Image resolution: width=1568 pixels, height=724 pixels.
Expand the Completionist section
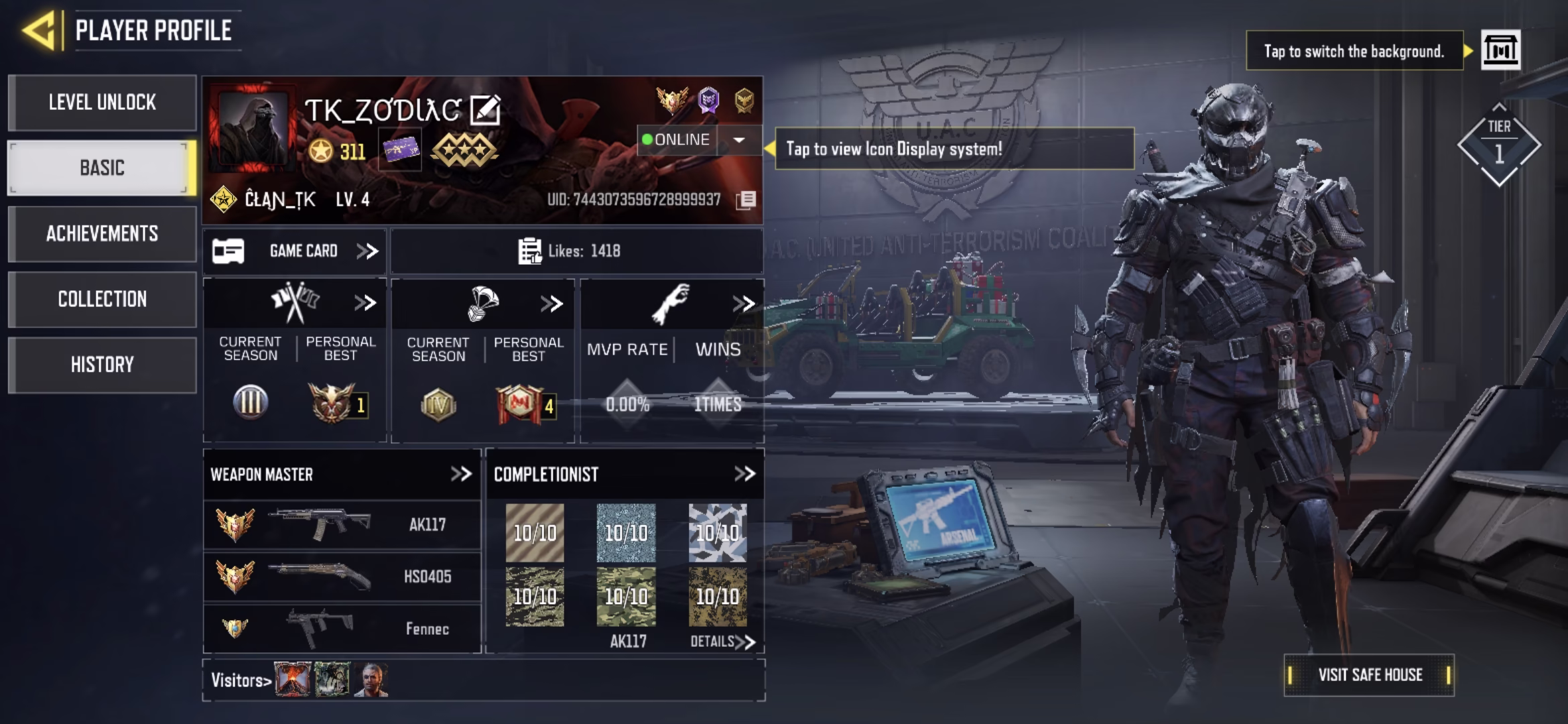[745, 473]
